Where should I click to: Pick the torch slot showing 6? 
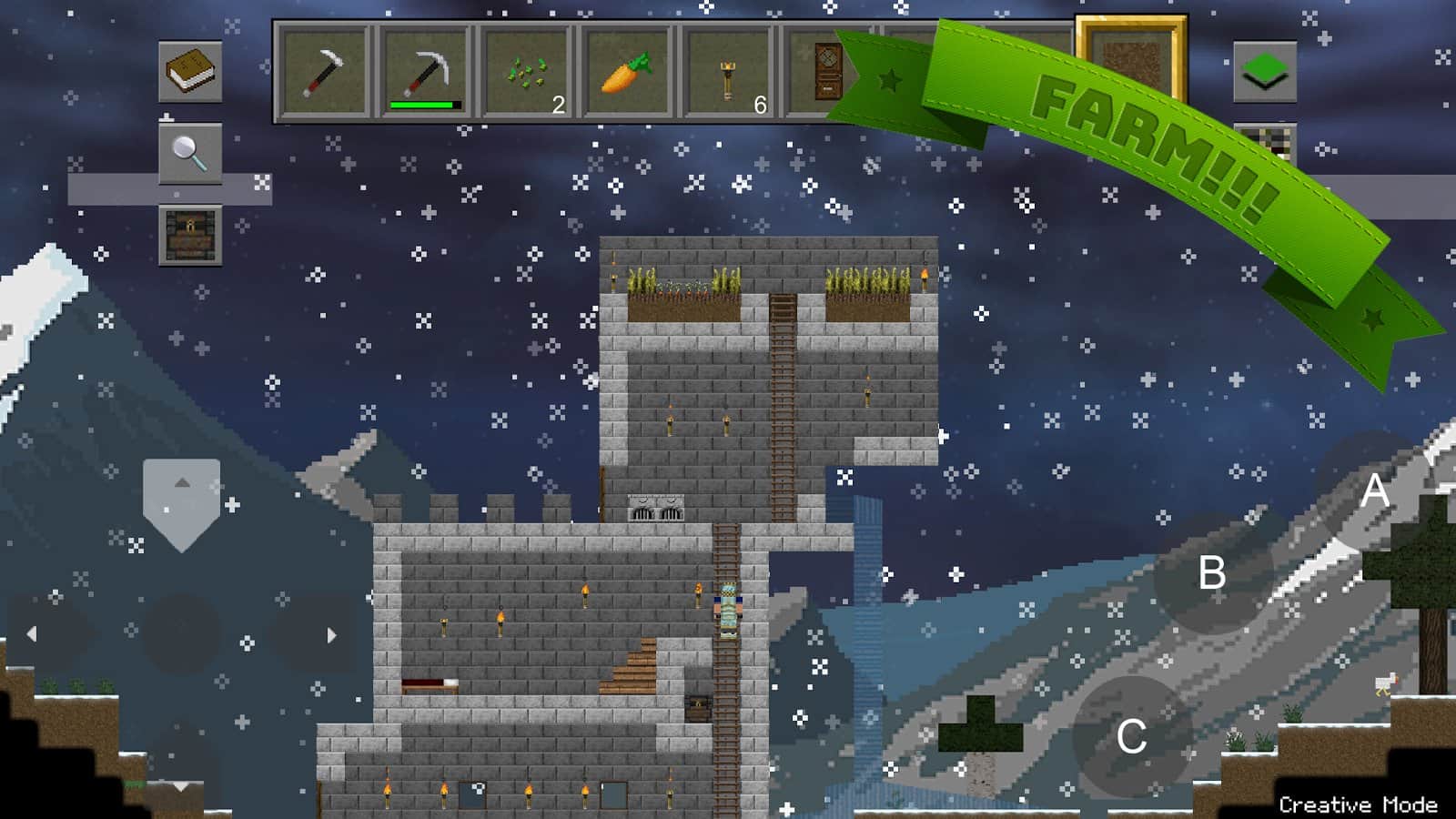pyautogui.click(x=728, y=73)
